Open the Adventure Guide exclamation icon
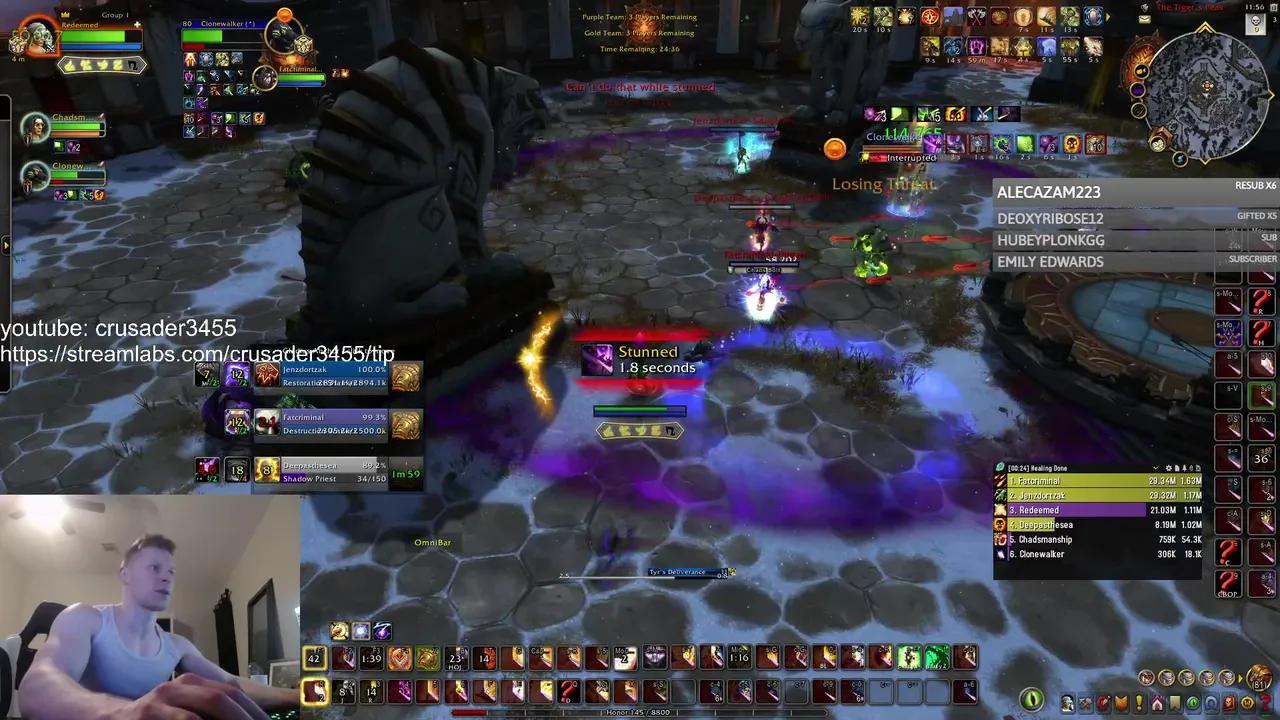The width and height of the screenshot is (1280, 720). click(1138, 701)
